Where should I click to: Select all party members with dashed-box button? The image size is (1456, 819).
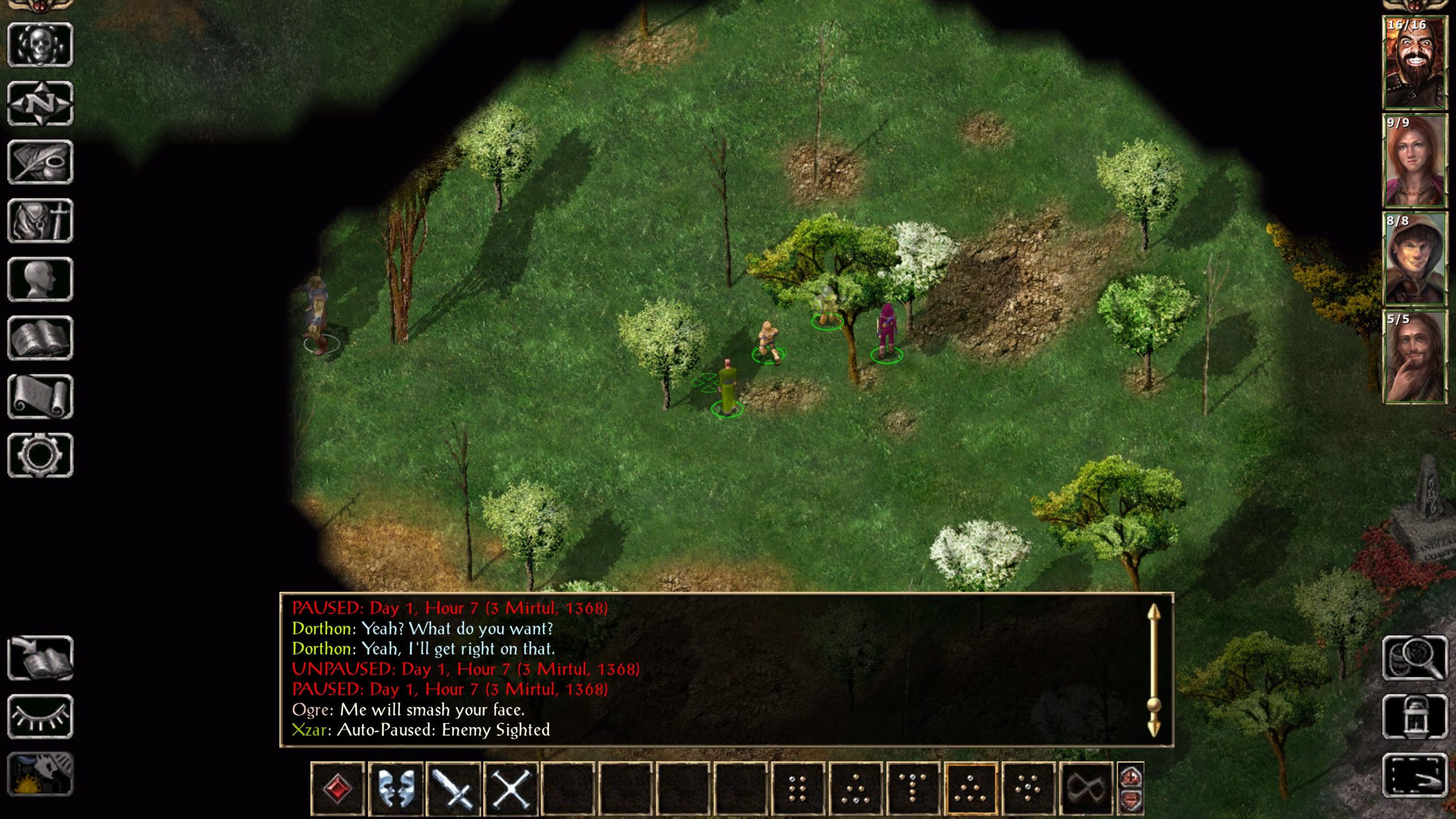coord(1414,775)
